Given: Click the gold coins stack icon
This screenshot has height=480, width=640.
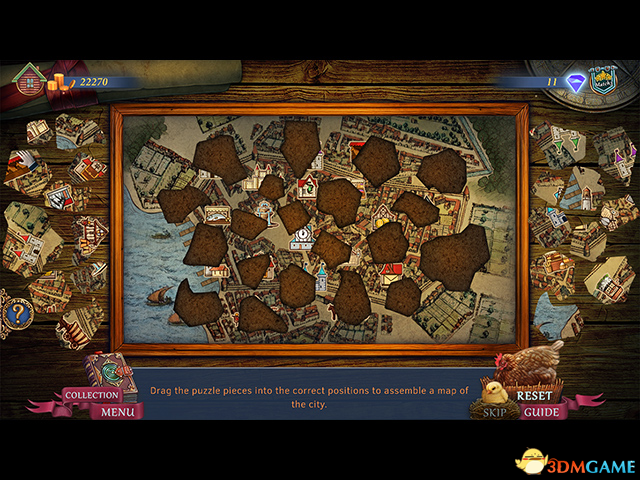Looking at the screenshot, I should 63,82.
